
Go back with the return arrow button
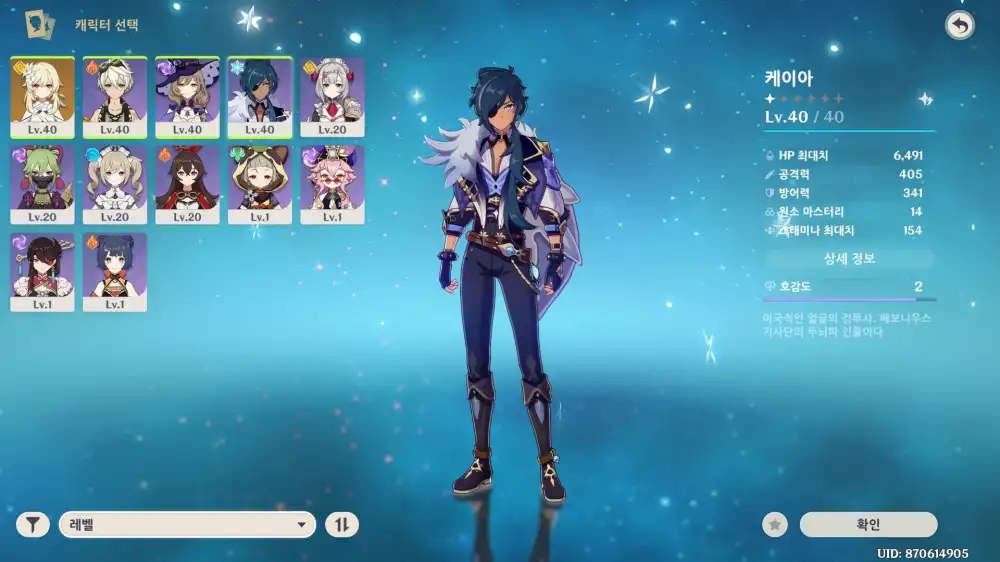click(x=960, y=26)
